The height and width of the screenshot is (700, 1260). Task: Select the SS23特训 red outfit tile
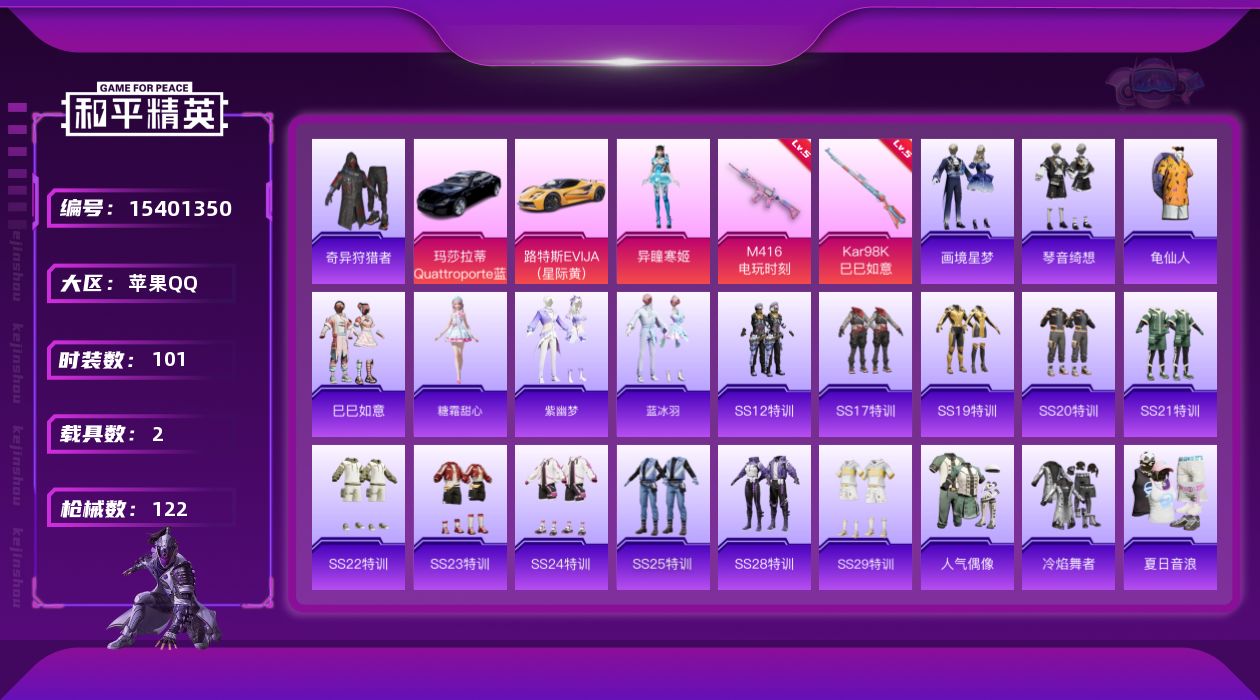[x=460, y=517]
